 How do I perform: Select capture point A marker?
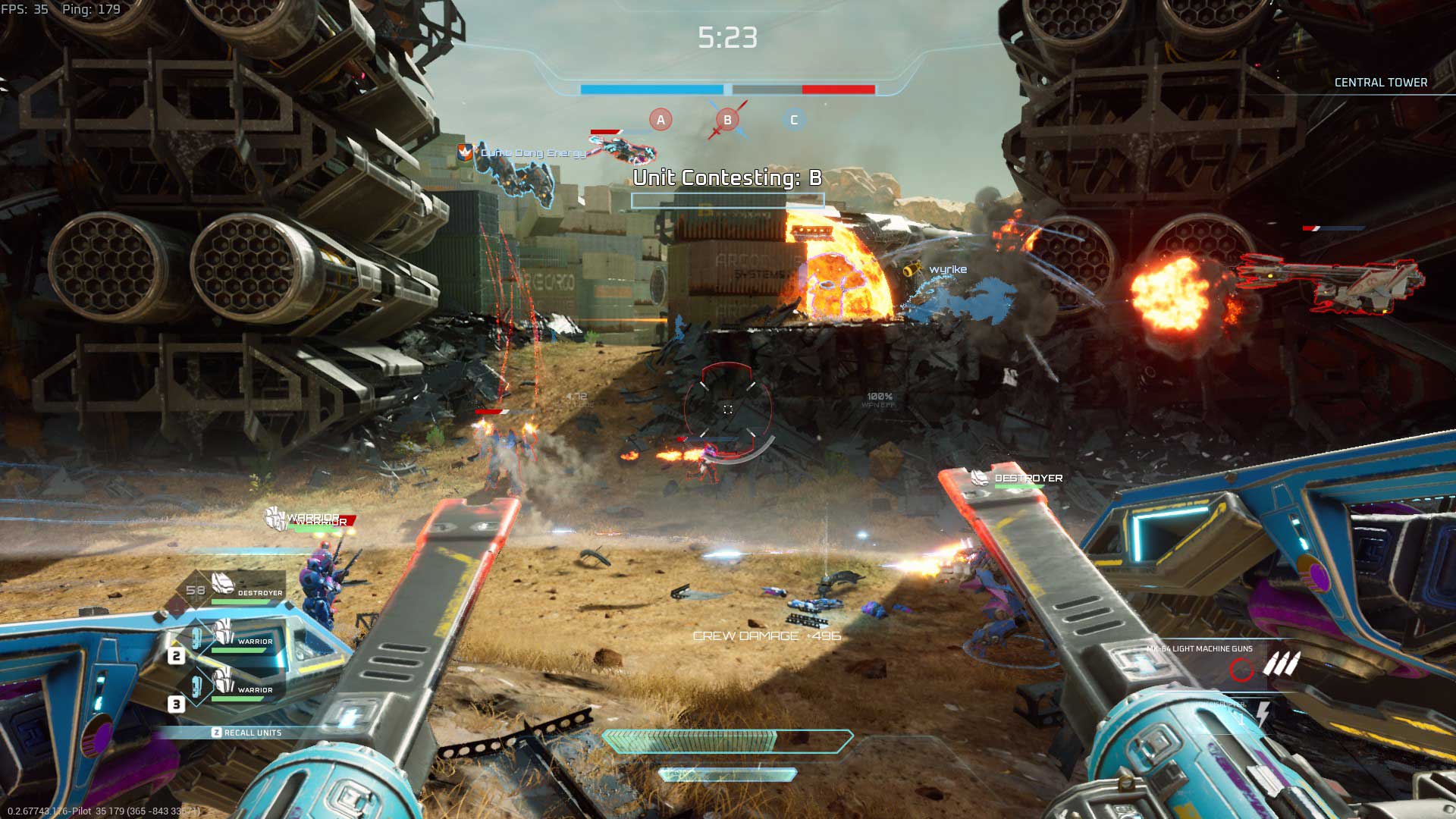[x=661, y=120]
